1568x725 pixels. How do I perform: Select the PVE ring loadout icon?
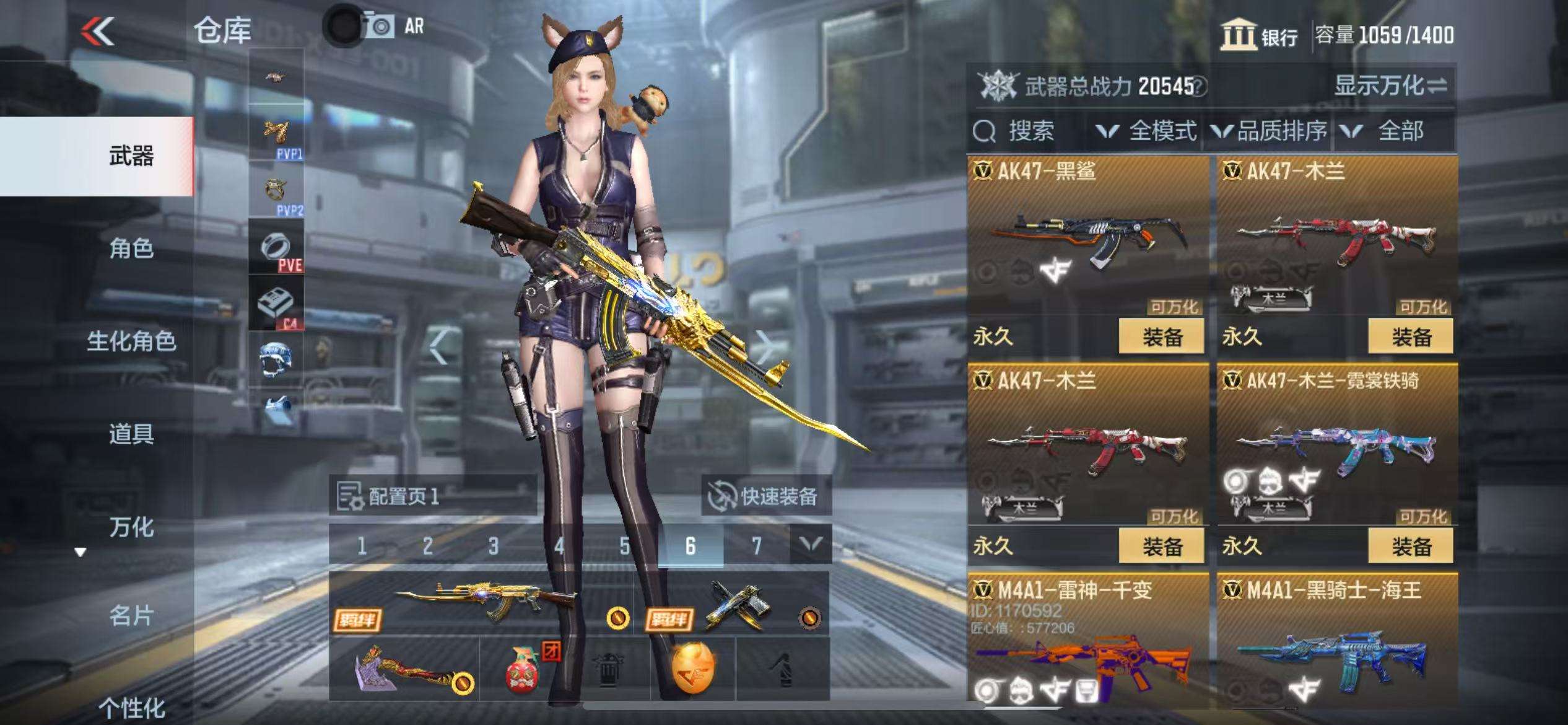[276, 248]
